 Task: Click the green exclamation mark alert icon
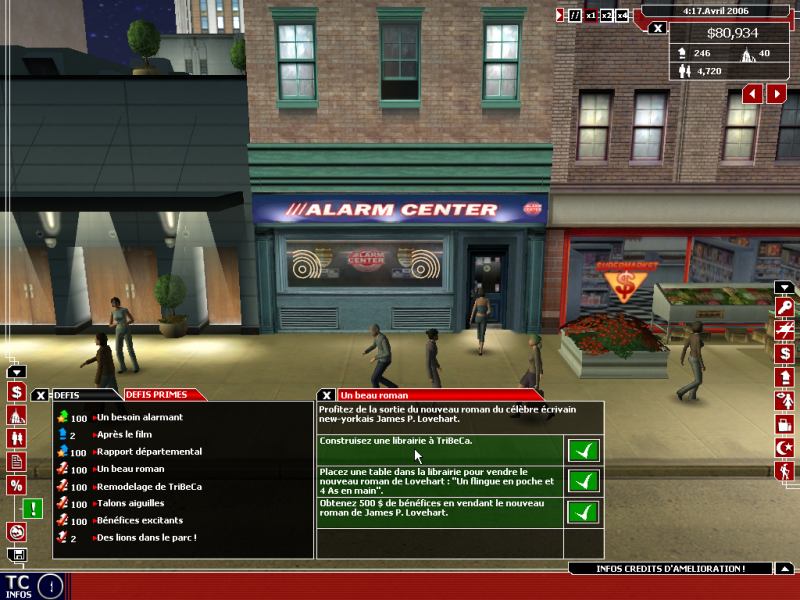point(34,508)
